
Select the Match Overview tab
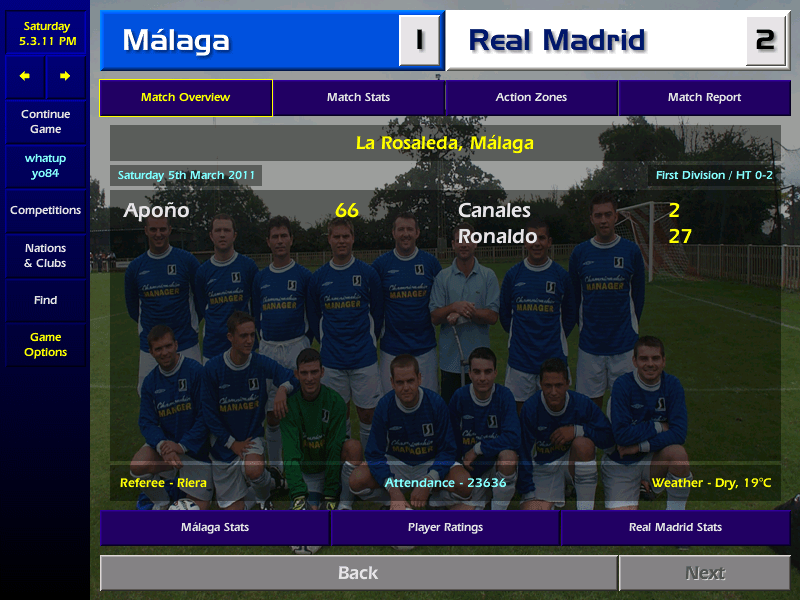point(185,98)
